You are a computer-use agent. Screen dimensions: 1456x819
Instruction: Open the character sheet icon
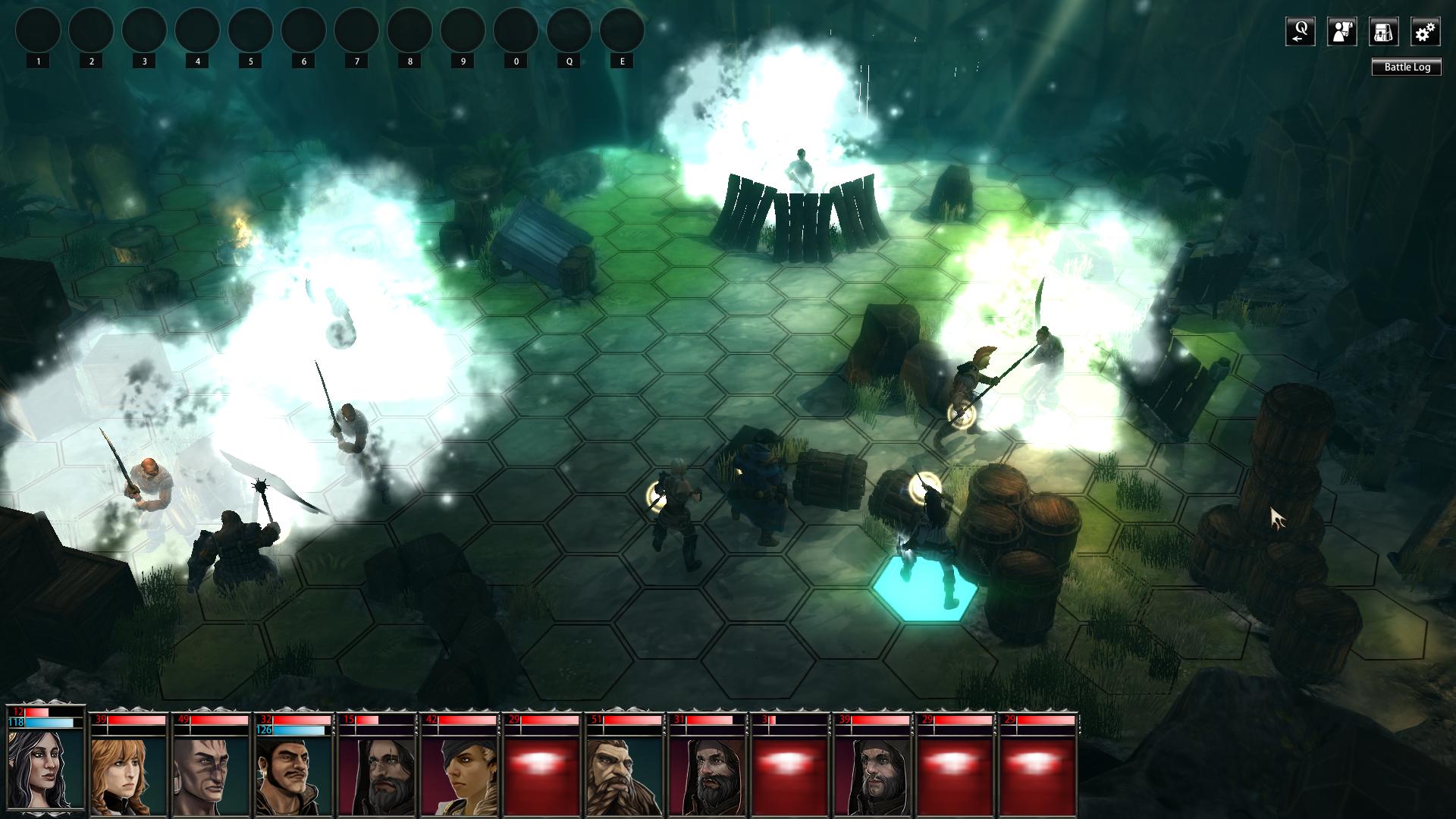pos(1341,32)
